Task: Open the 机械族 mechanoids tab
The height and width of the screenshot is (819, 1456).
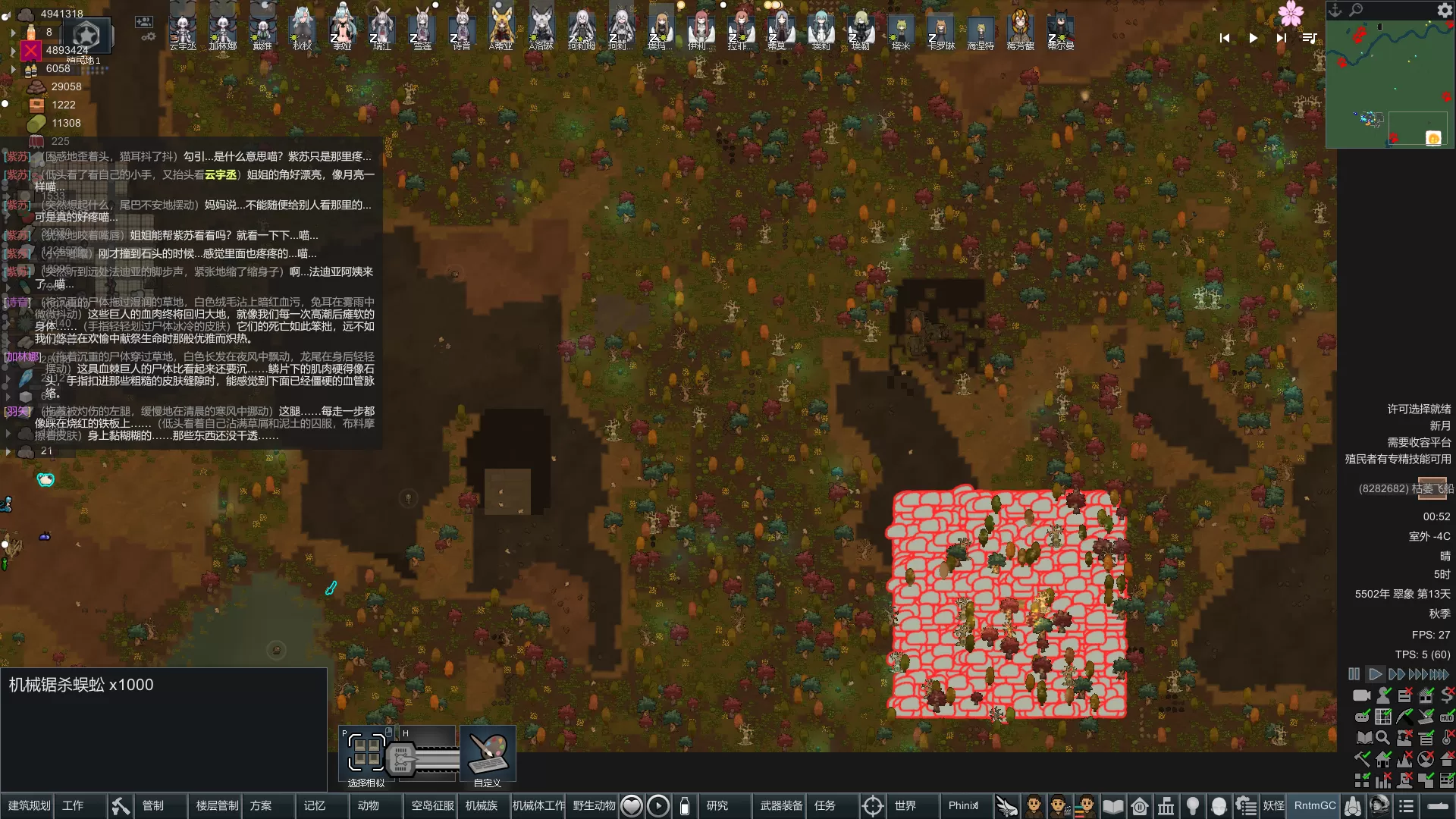Action: click(x=482, y=805)
